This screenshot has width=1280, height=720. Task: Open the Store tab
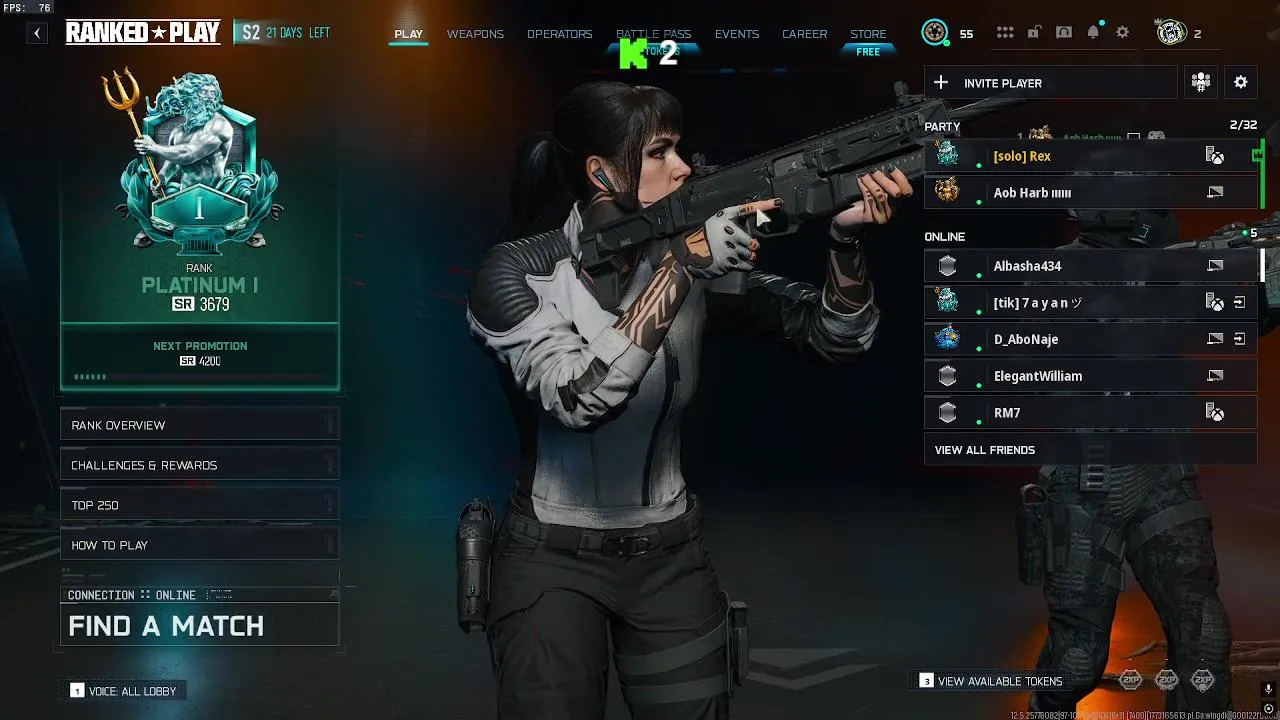pyautogui.click(x=868, y=34)
